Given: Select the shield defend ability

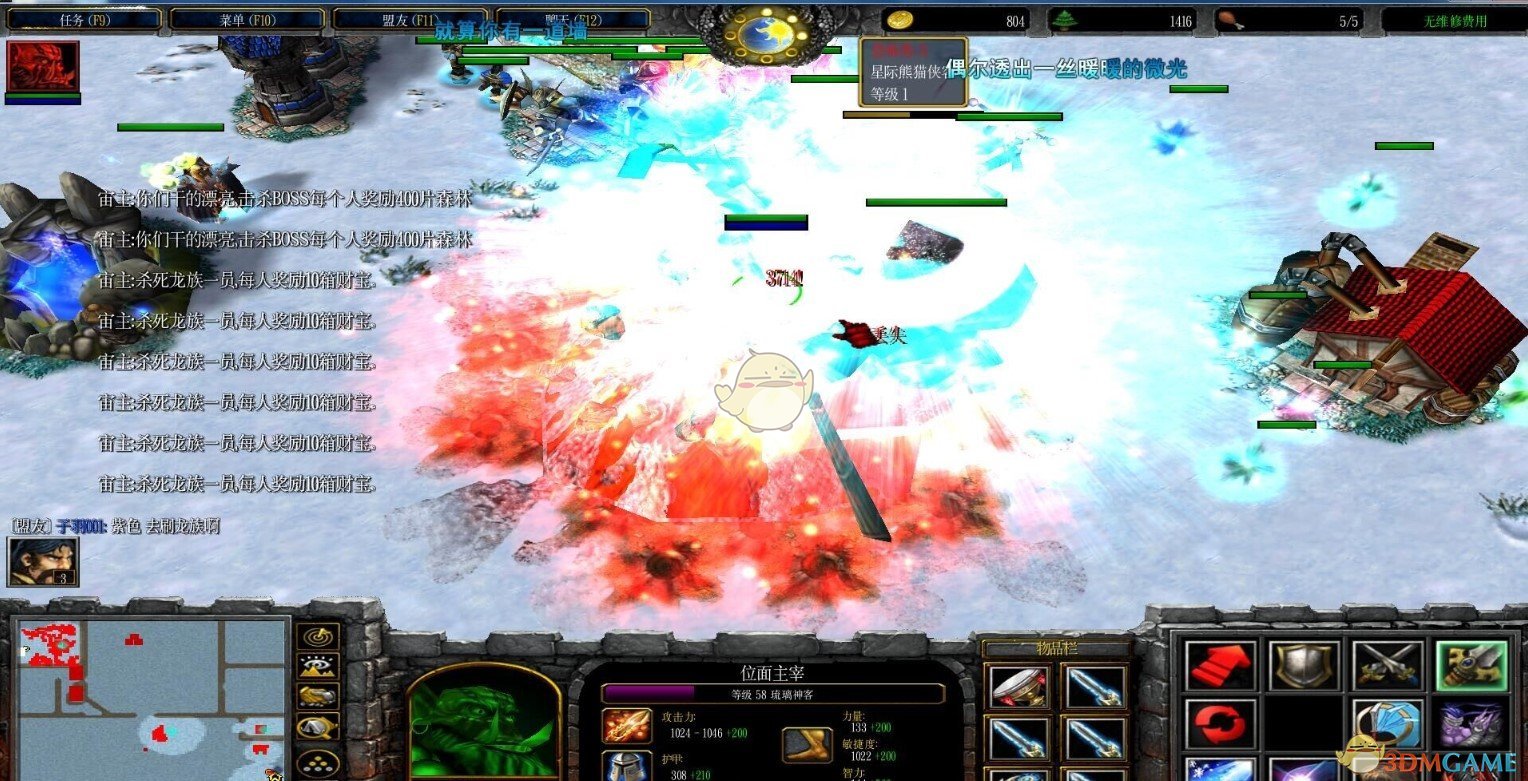Looking at the screenshot, I should [1305, 665].
